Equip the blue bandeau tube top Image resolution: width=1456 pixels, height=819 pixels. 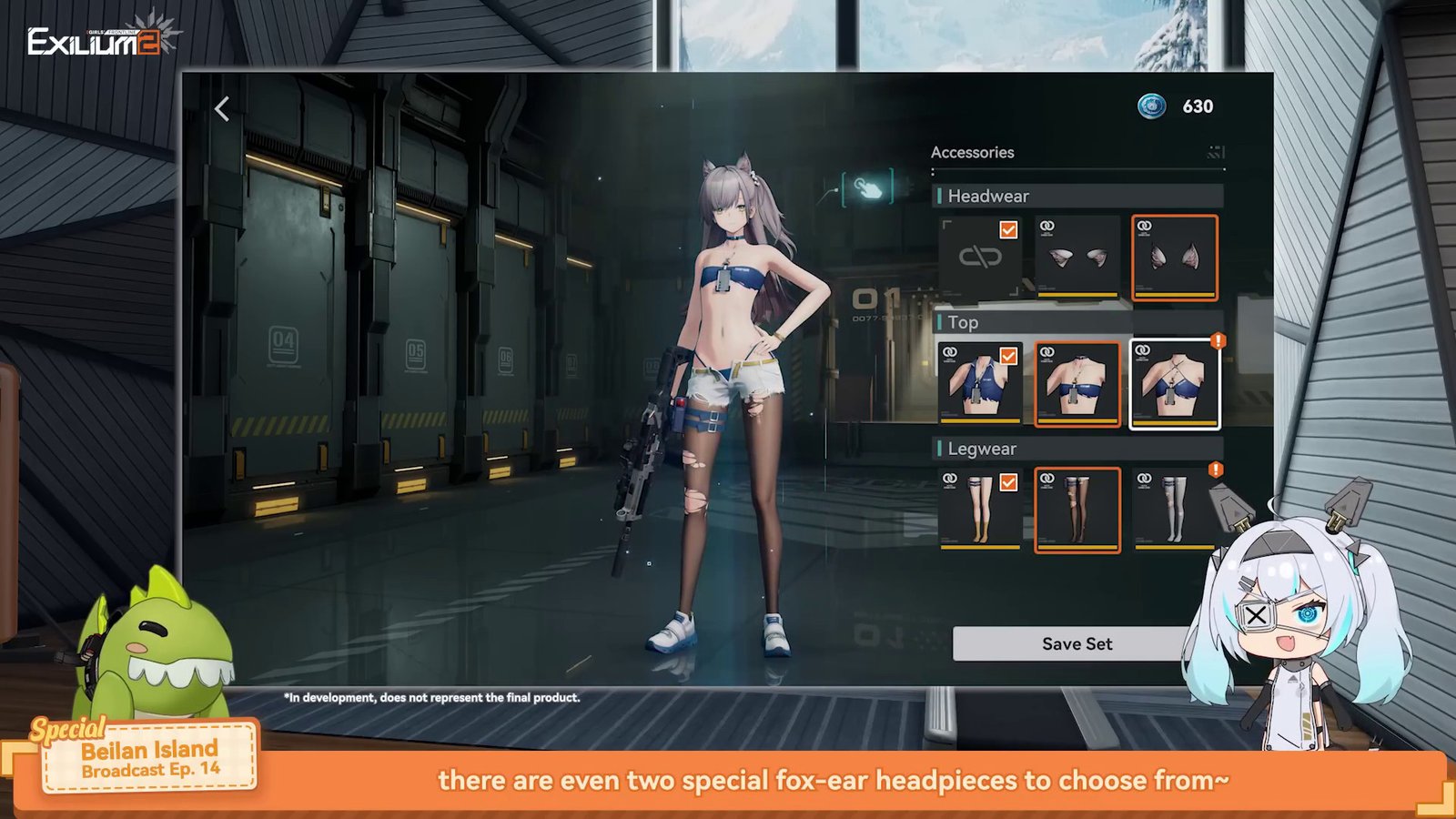1077,383
